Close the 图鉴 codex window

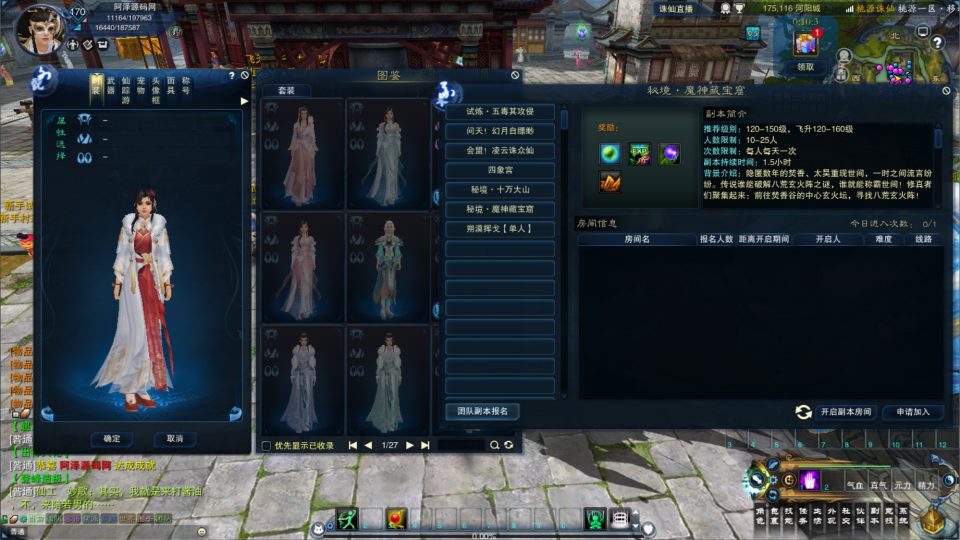515,74
